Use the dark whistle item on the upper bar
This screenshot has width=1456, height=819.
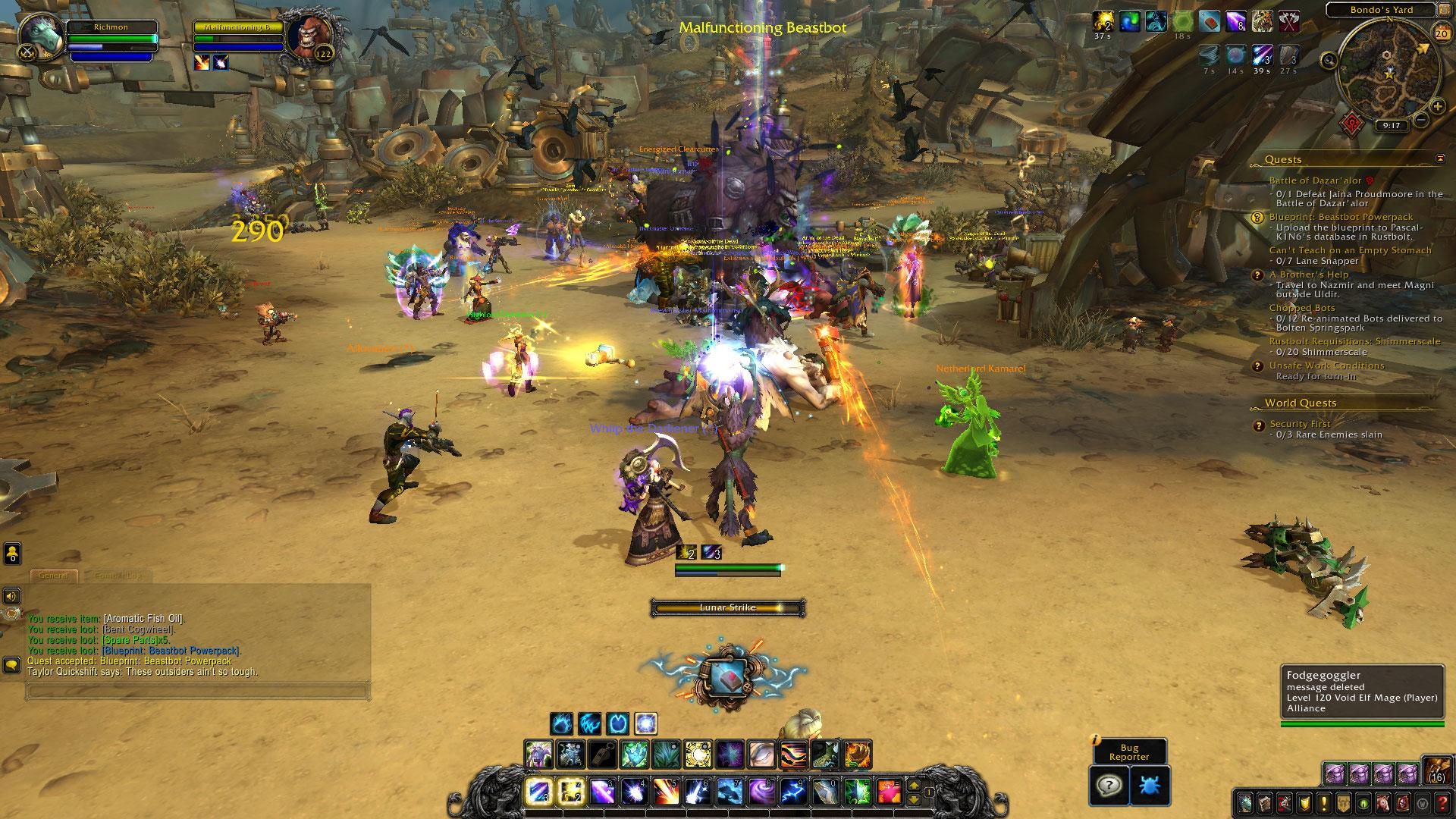pos(604,755)
